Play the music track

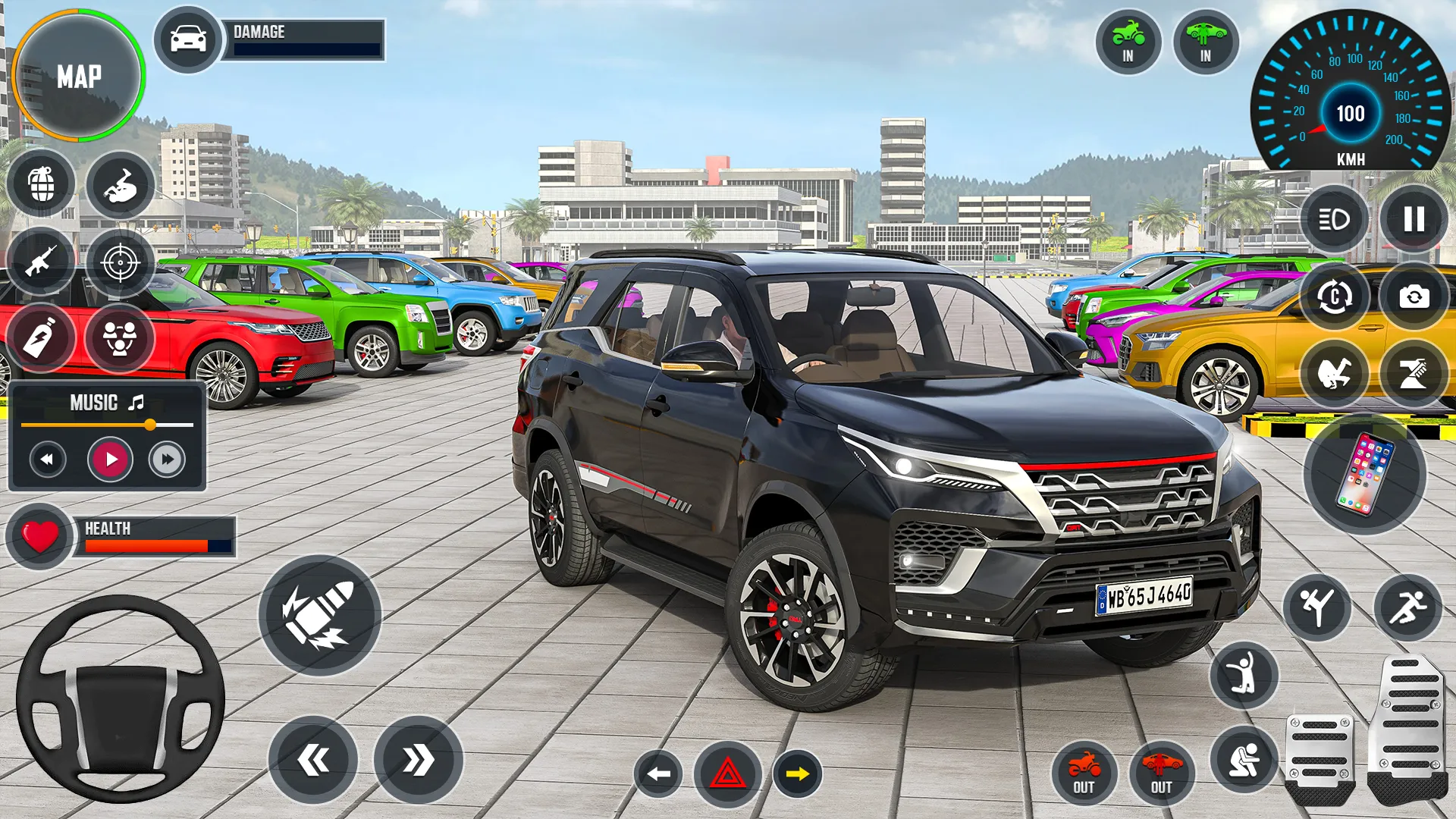click(111, 460)
